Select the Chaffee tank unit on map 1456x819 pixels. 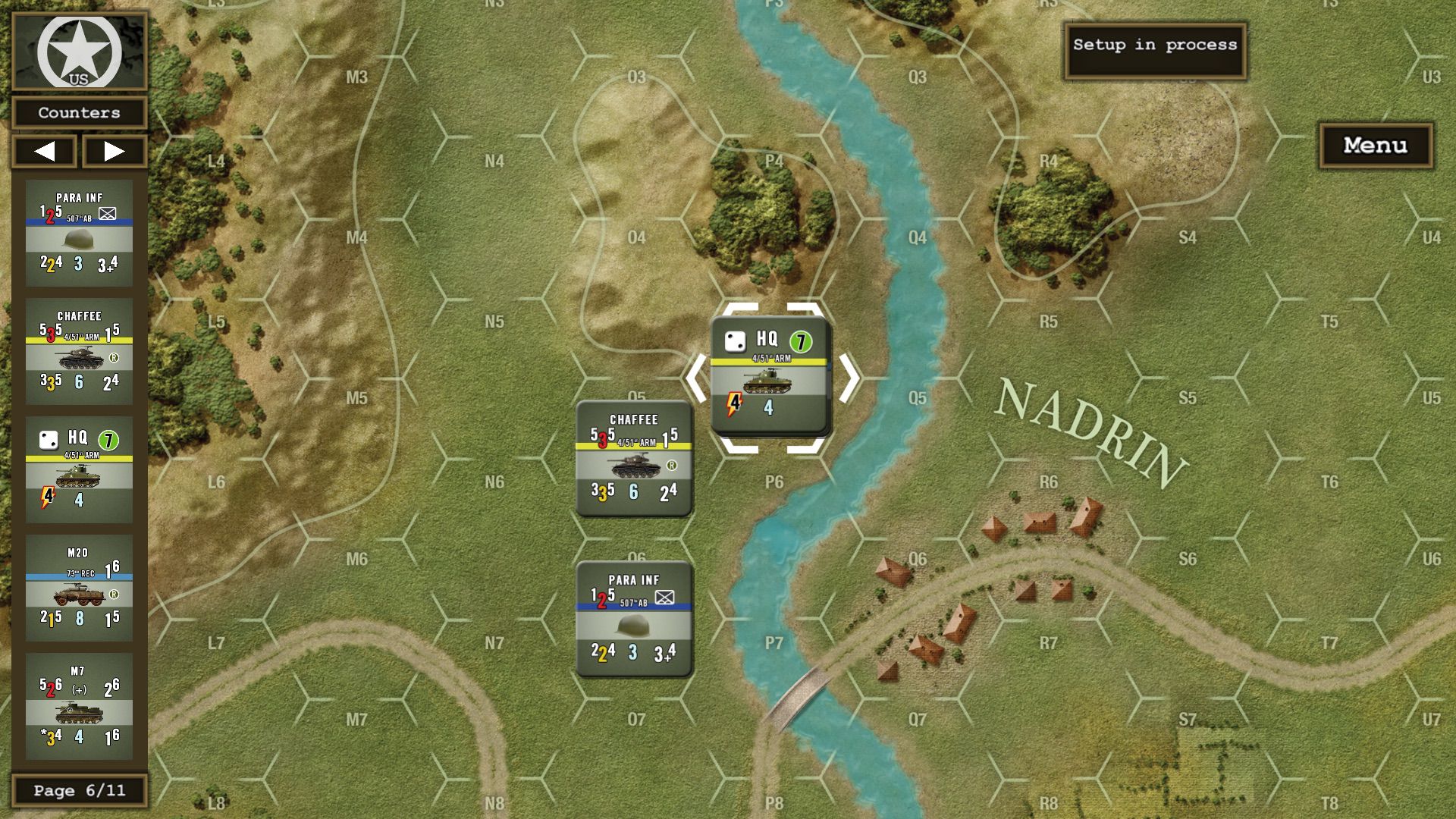[634, 459]
